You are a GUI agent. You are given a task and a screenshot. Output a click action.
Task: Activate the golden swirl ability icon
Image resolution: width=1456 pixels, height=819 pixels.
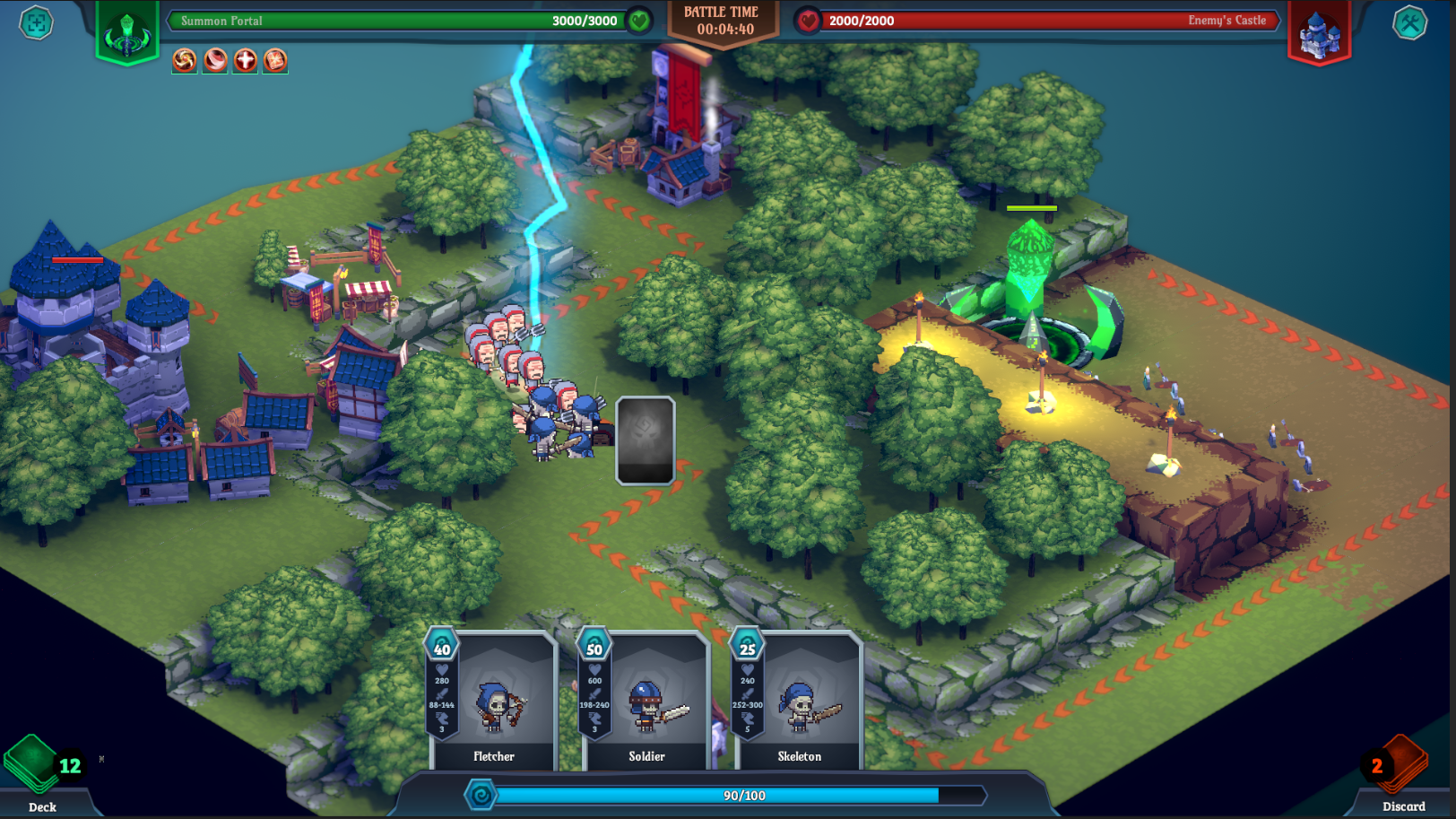[x=185, y=60]
